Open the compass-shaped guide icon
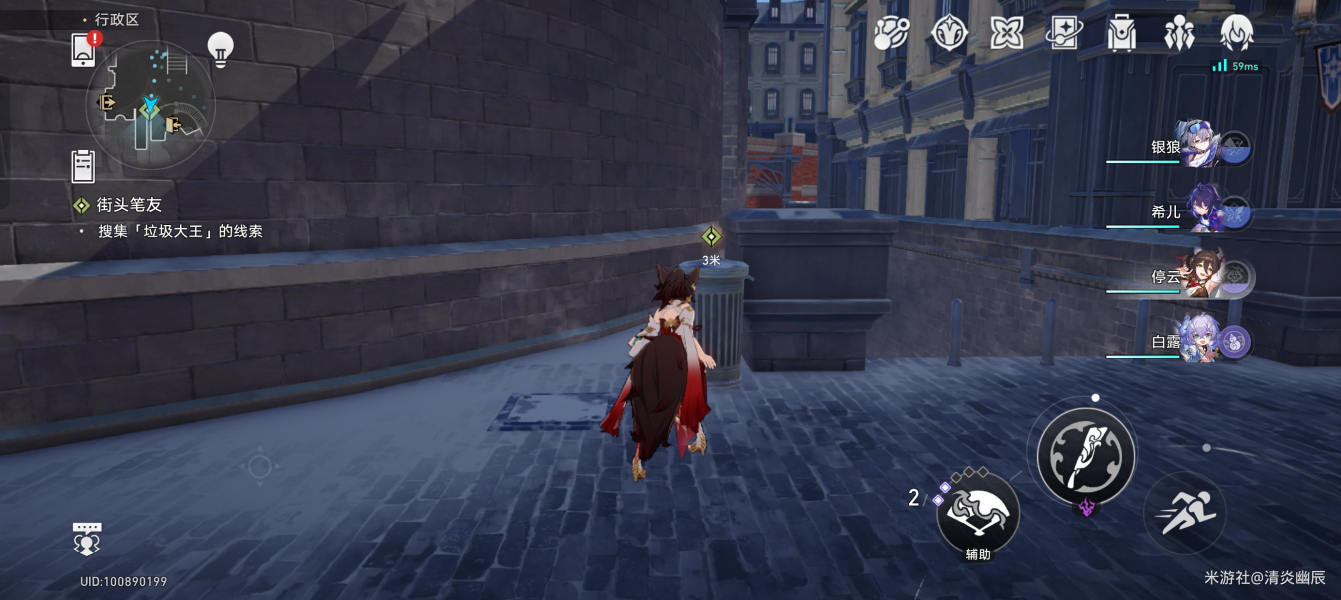The image size is (1341, 600). pyautogui.click(x=948, y=33)
